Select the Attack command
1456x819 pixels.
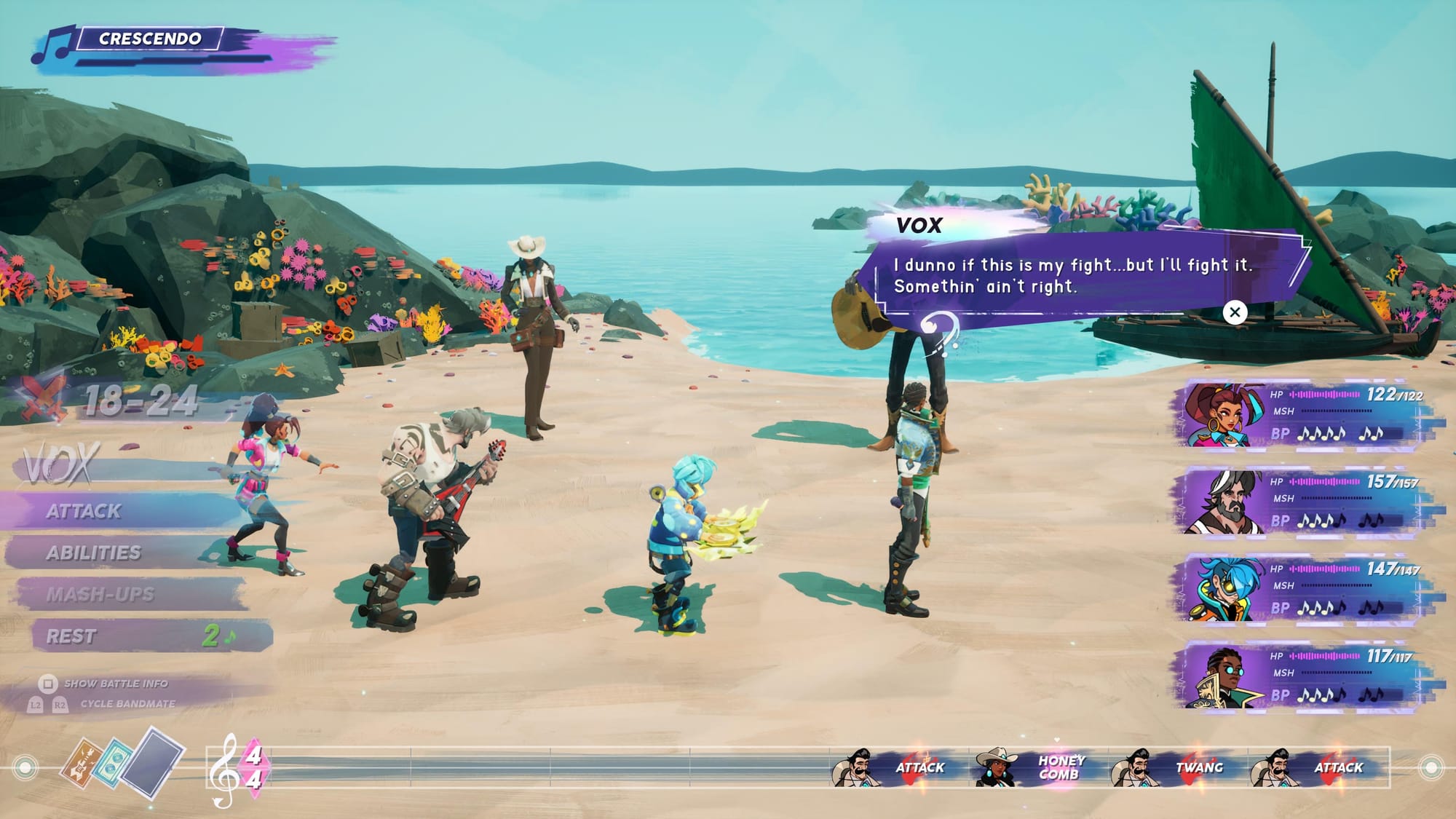click(84, 511)
